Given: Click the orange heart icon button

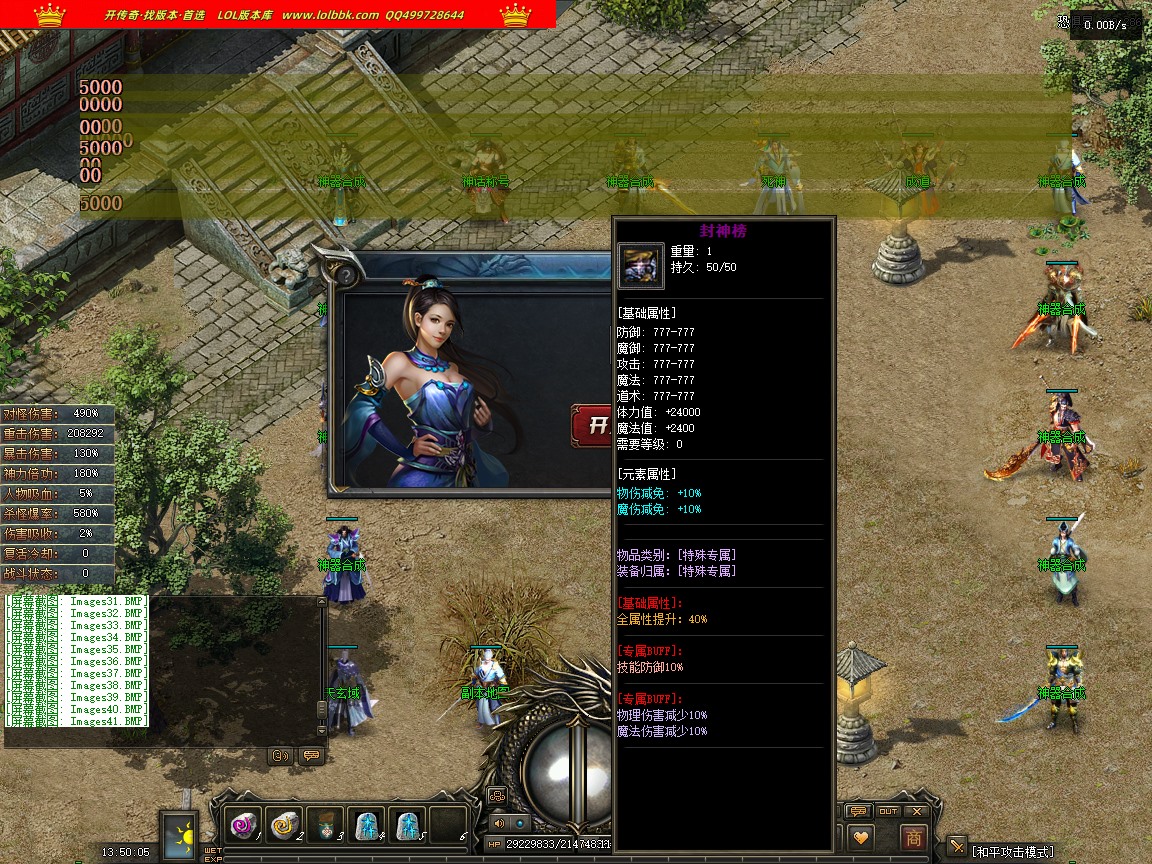Looking at the screenshot, I should tap(861, 838).
